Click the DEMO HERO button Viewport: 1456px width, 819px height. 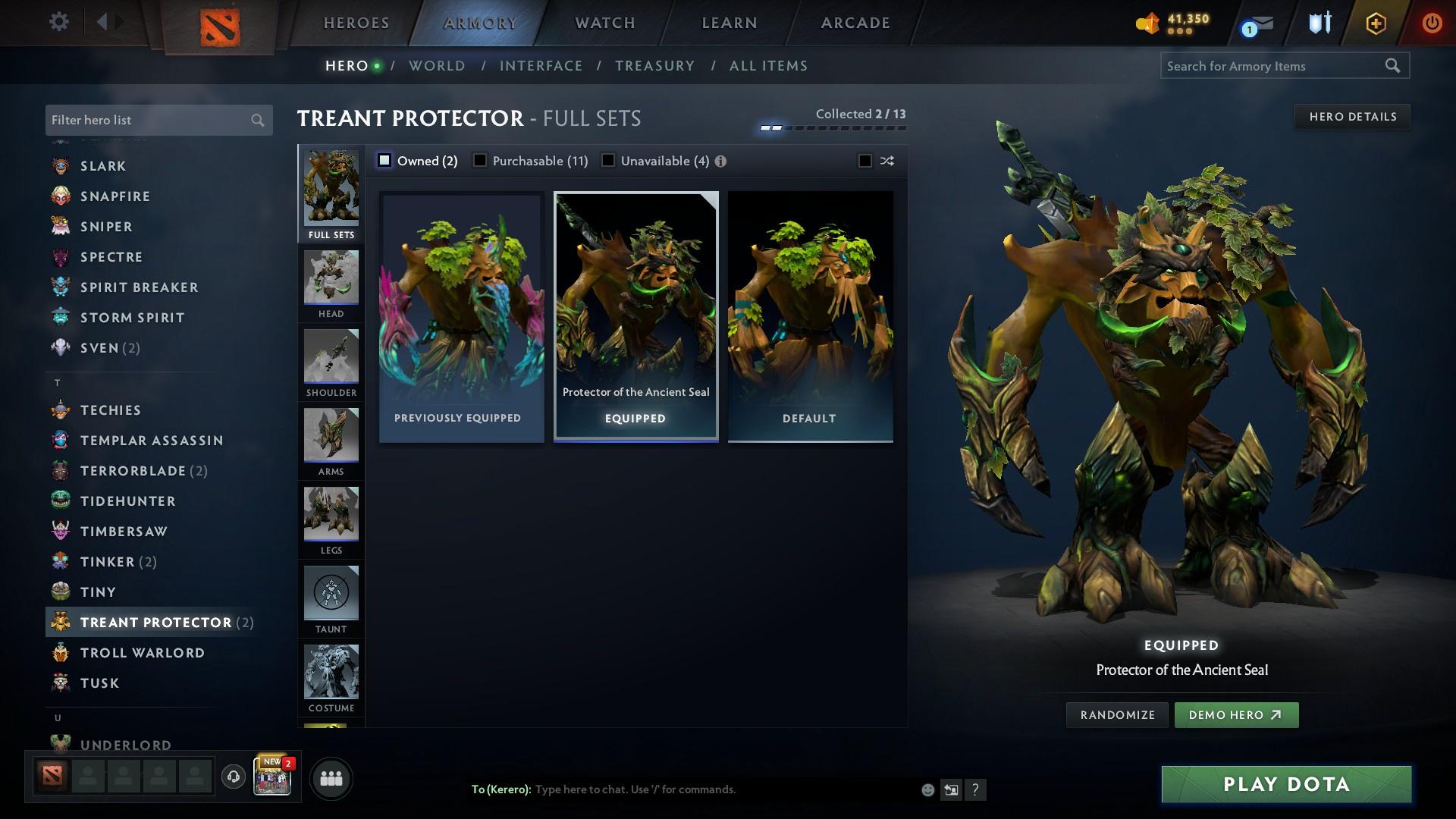[1236, 714]
